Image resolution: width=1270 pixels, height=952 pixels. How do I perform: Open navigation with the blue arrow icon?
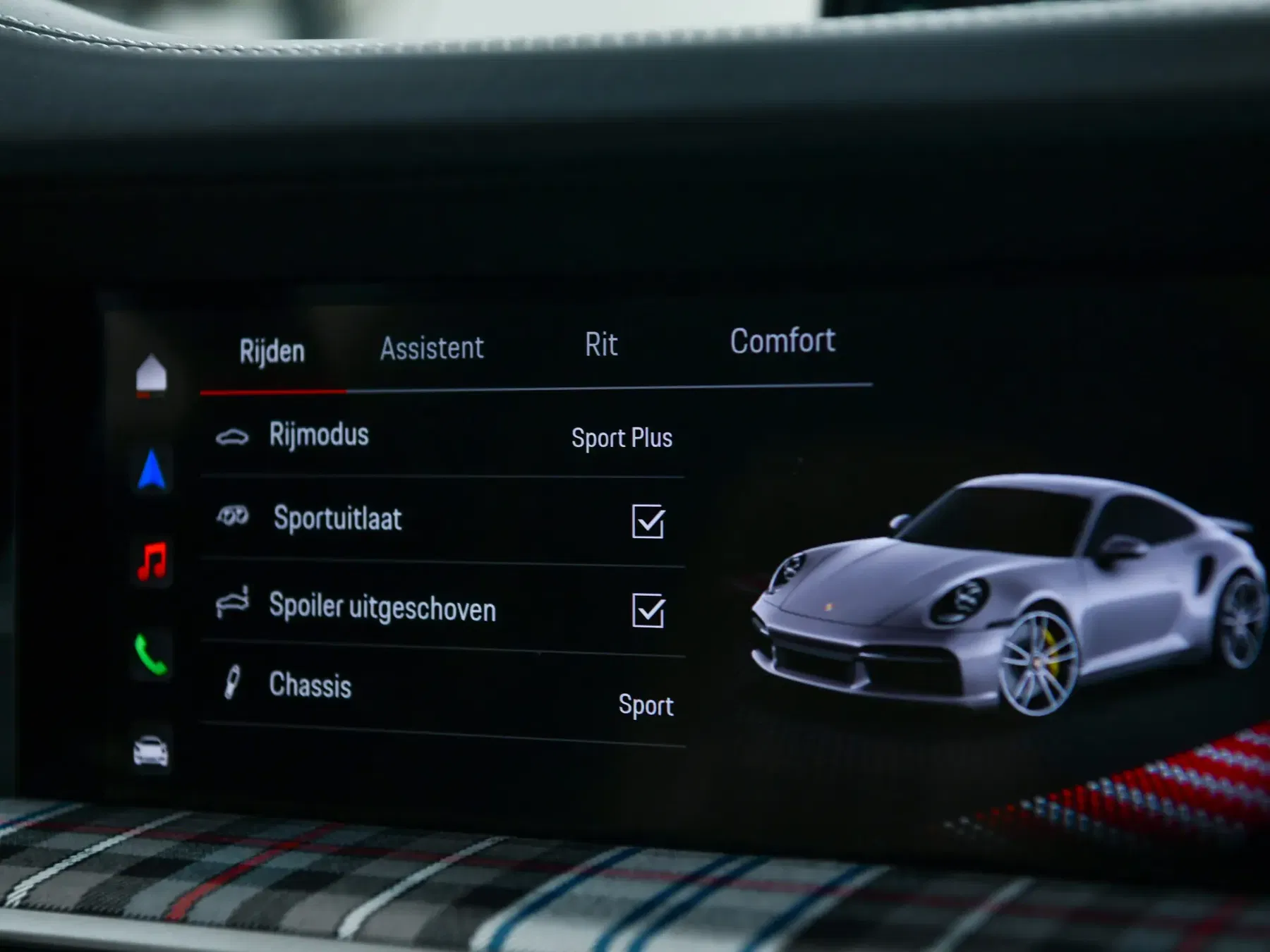(x=152, y=470)
